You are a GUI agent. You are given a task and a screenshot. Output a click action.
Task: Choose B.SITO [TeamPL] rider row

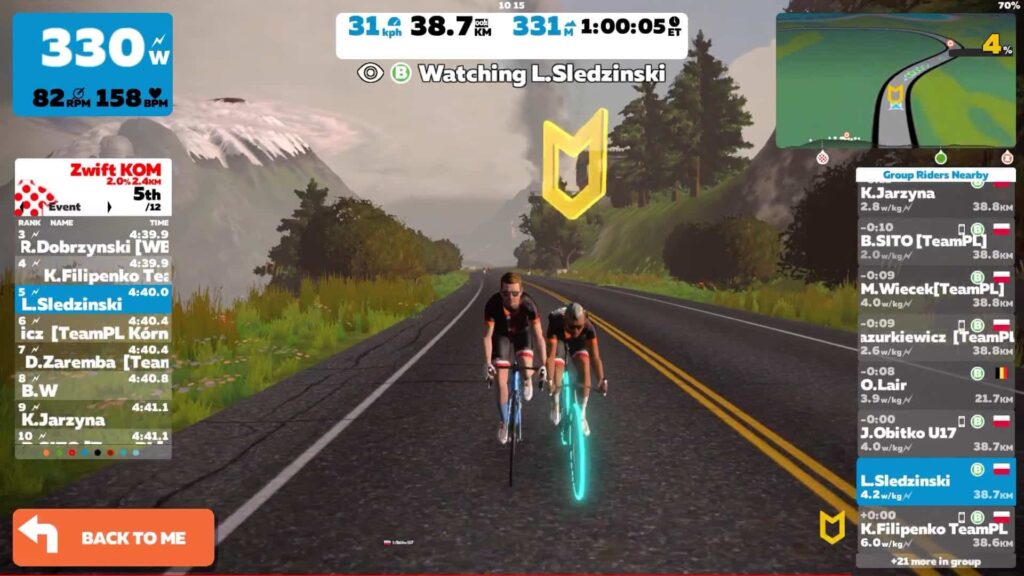pos(935,241)
